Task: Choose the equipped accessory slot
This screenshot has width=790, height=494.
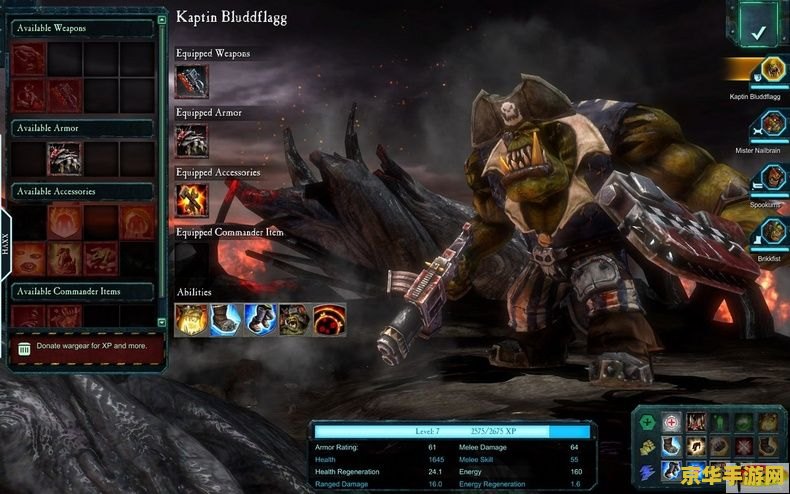Action: (x=191, y=200)
